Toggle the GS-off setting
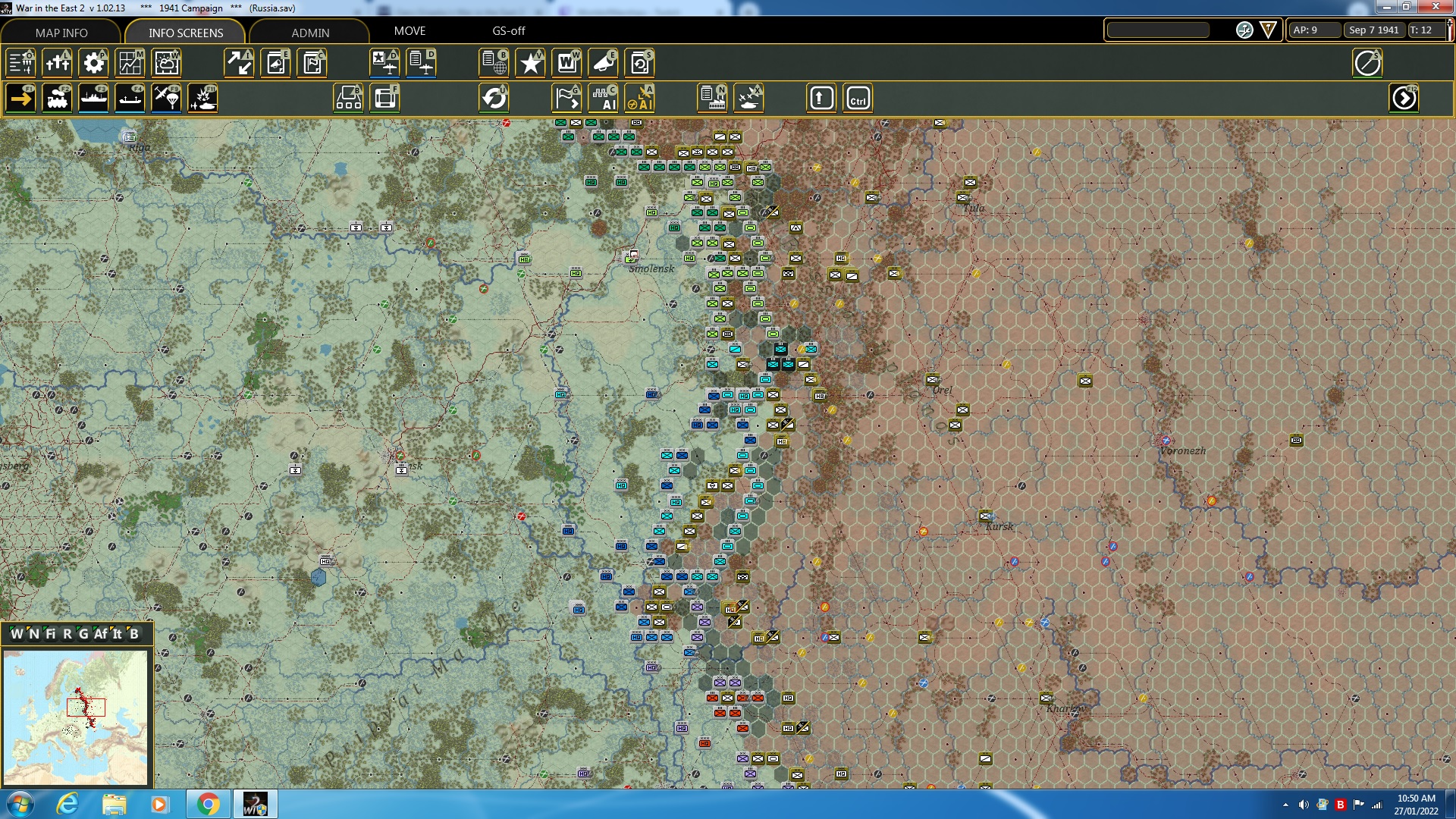The image size is (1456, 819). pos(507,31)
